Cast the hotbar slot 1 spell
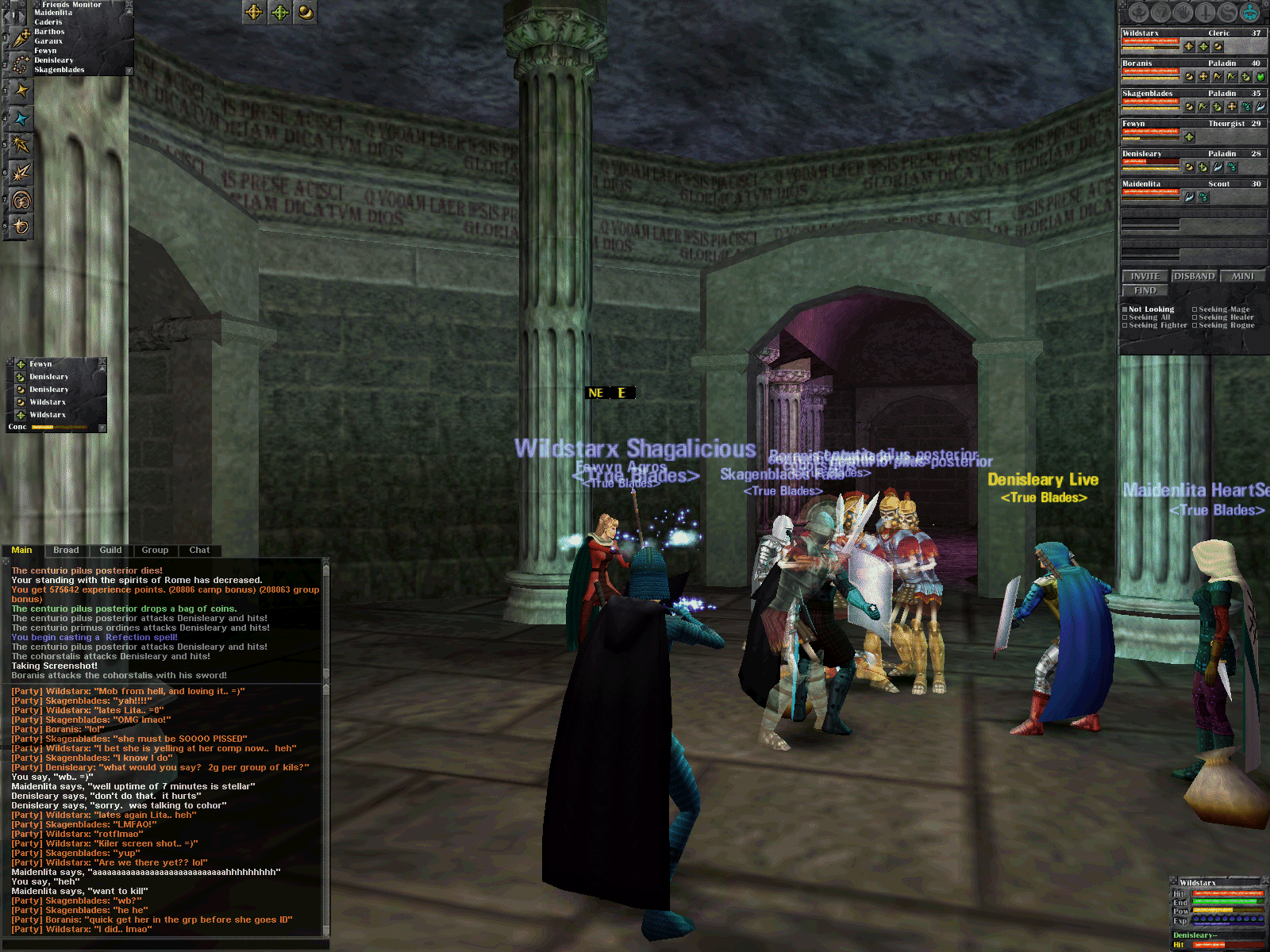The width and height of the screenshot is (1270, 952). [21, 36]
